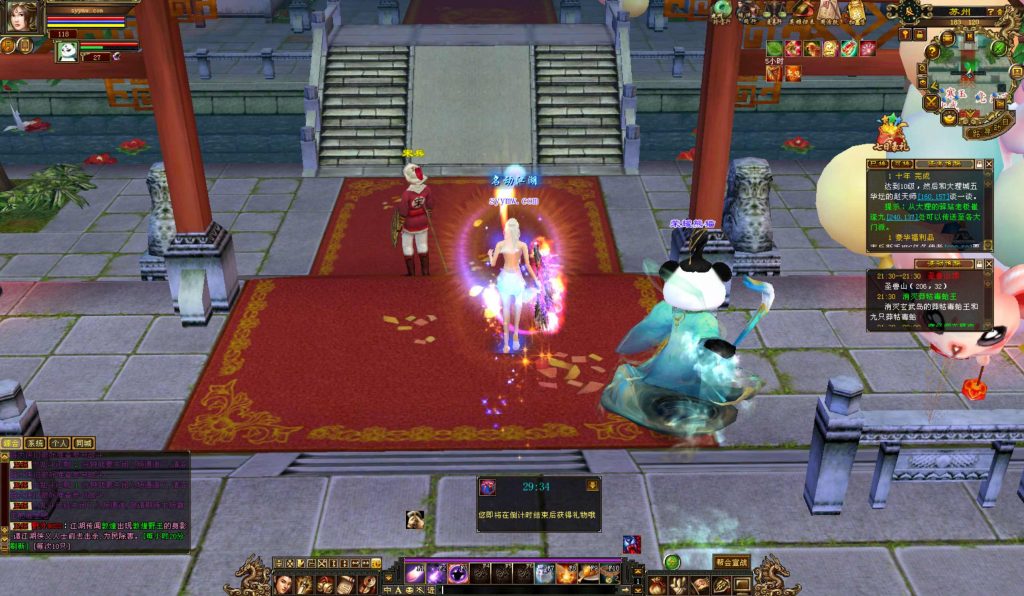Image resolution: width=1024 pixels, height=596 pixels.
Task: Close the quest tracker panel
Action: click(988, 162)
